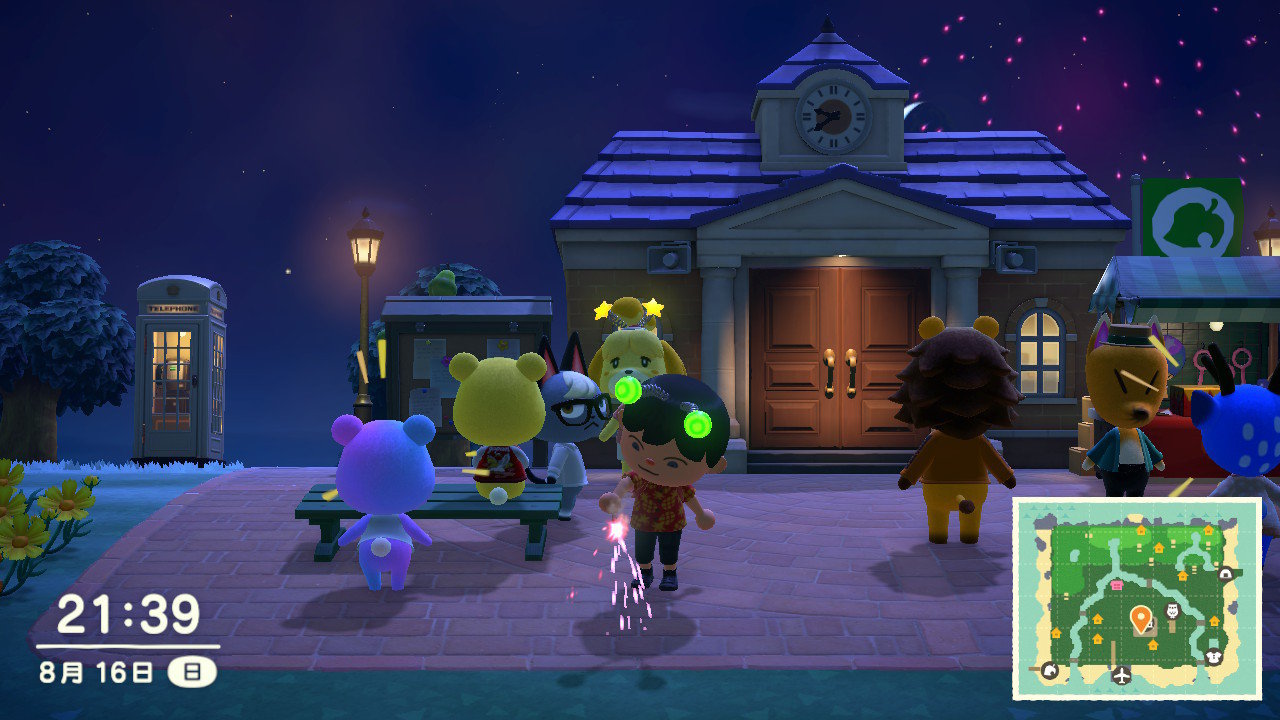The width and height of the screenshot is (1280, 720).
Task: Open the island minimap
Action: point(1137,597)
